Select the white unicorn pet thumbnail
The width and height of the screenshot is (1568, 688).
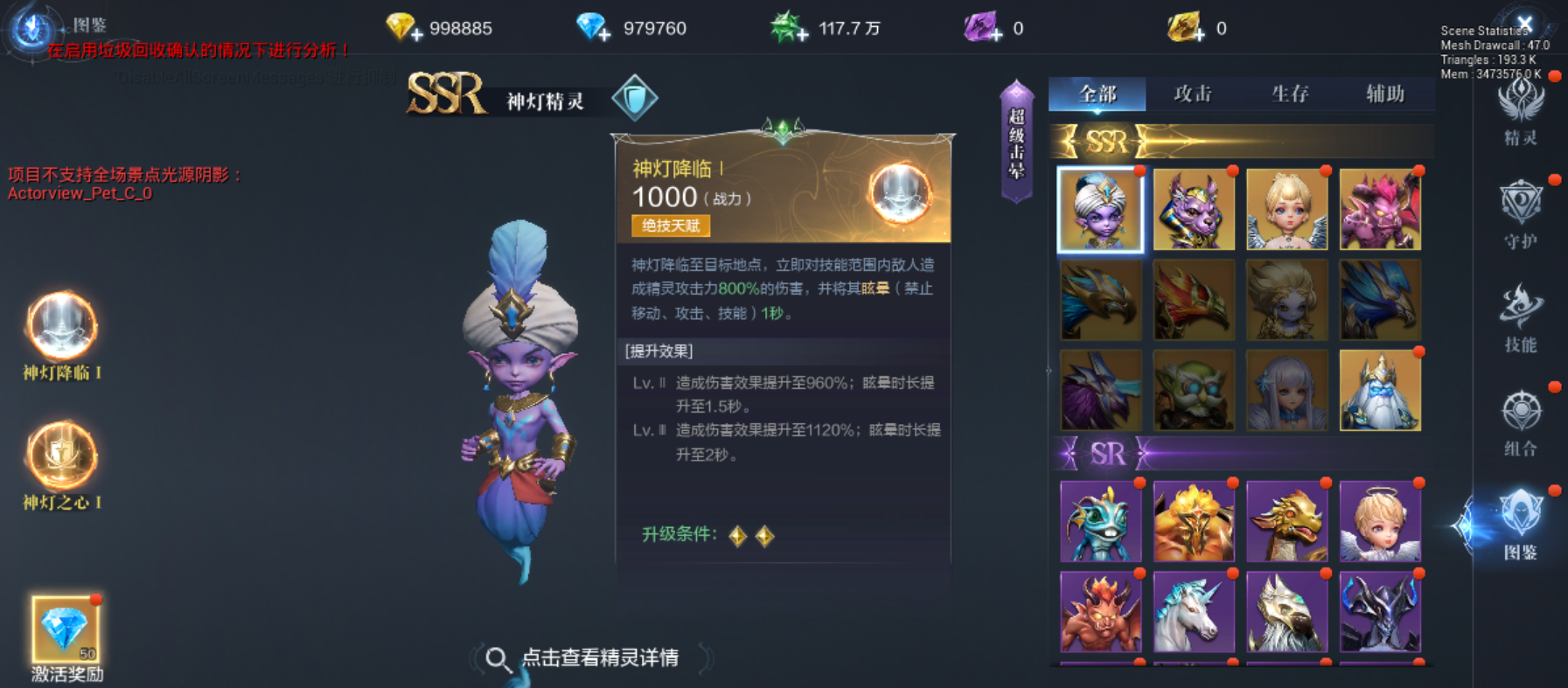(x=1194, y=612)
